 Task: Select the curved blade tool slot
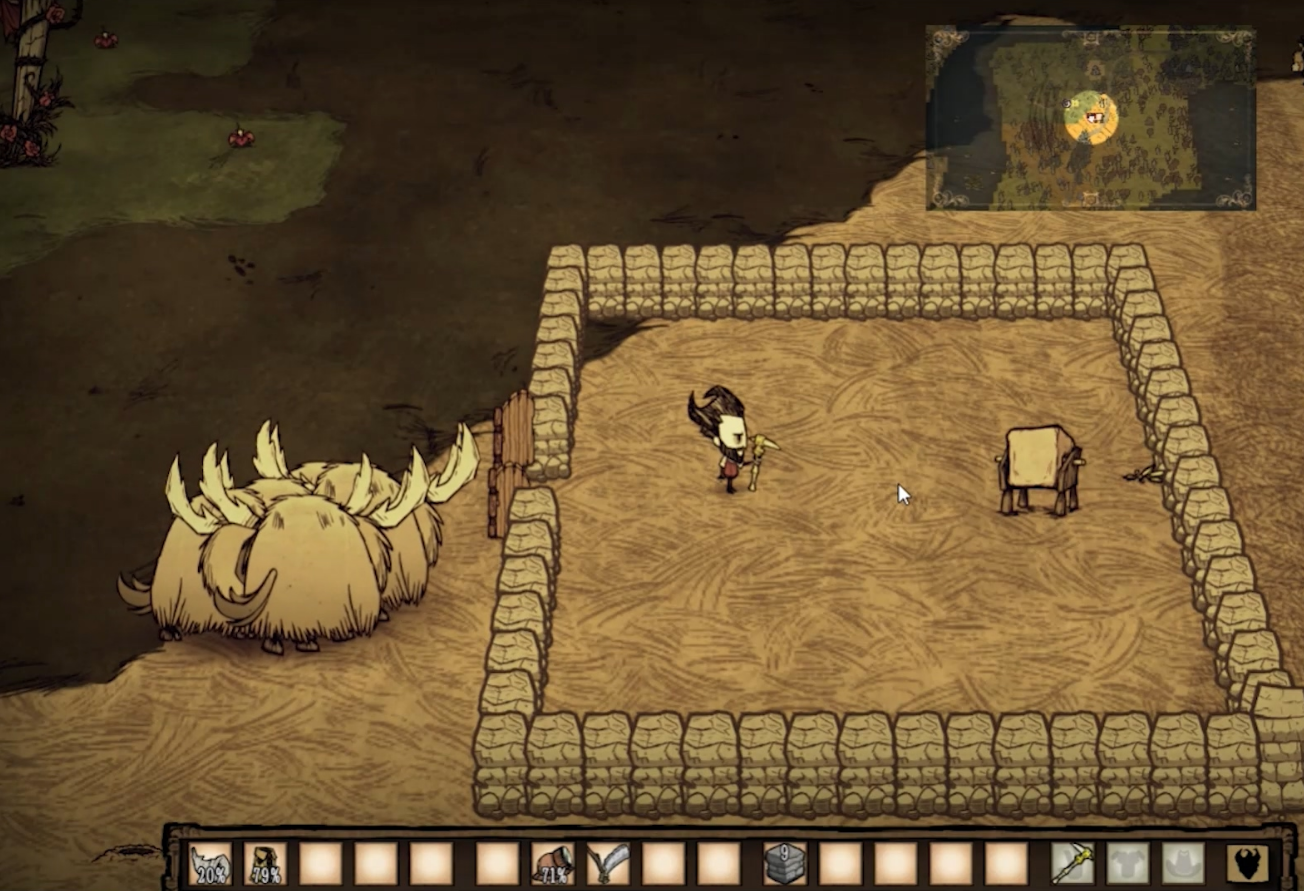click(x=607, y=864)
